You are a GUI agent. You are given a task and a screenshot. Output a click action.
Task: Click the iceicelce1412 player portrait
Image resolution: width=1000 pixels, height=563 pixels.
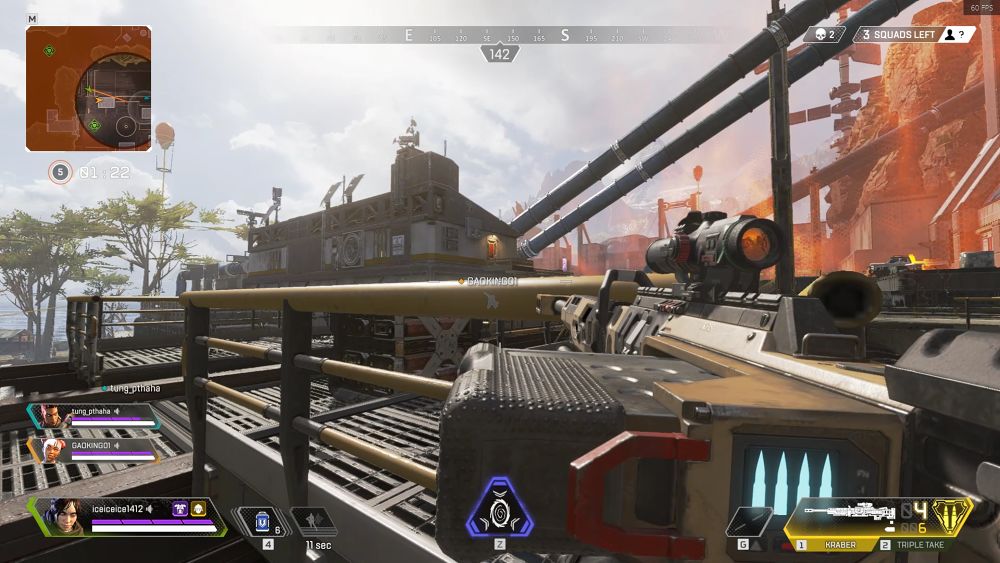pyautogui.click(x=62, y=516)
